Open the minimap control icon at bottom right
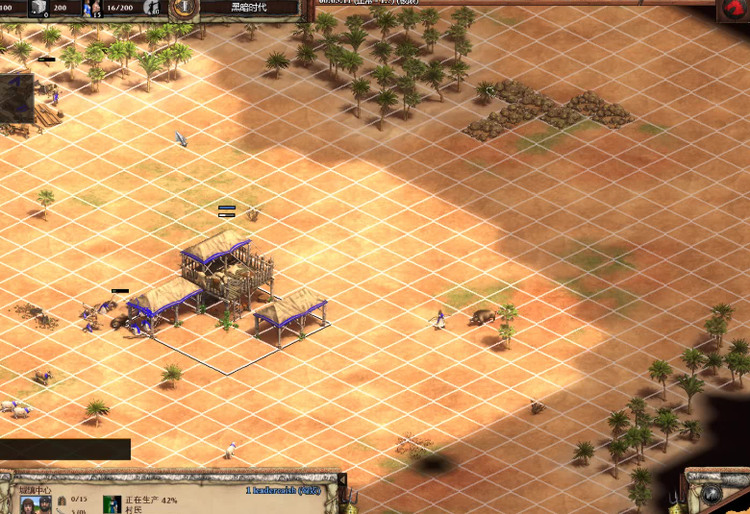The image size is (750, 514). pyautogui.click(x=712, y=494)
